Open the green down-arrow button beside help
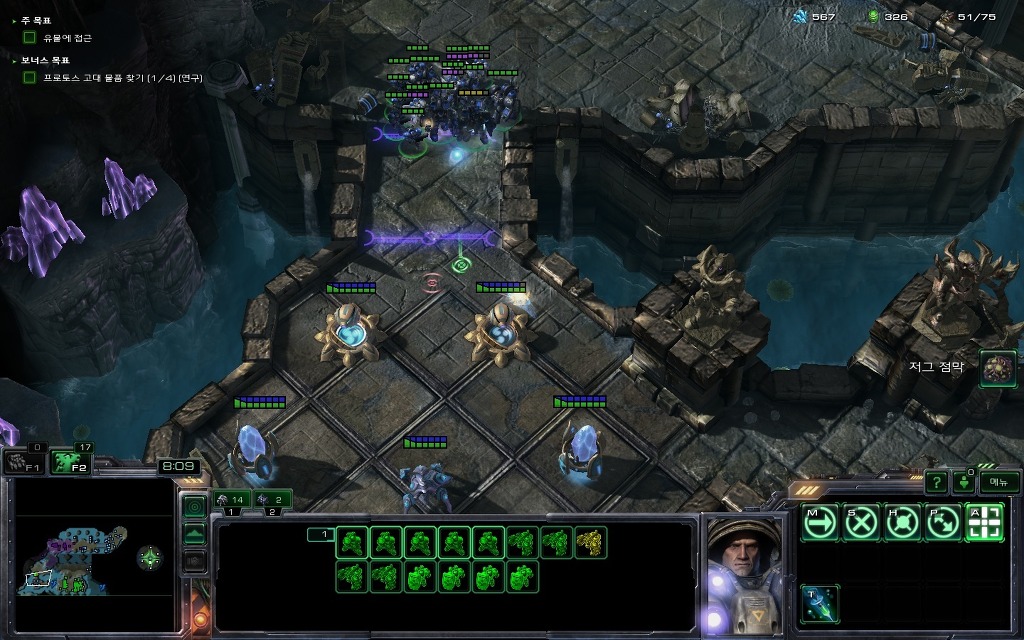The width and height of the screenshot is (1024, 640). (x=964, y=483)
